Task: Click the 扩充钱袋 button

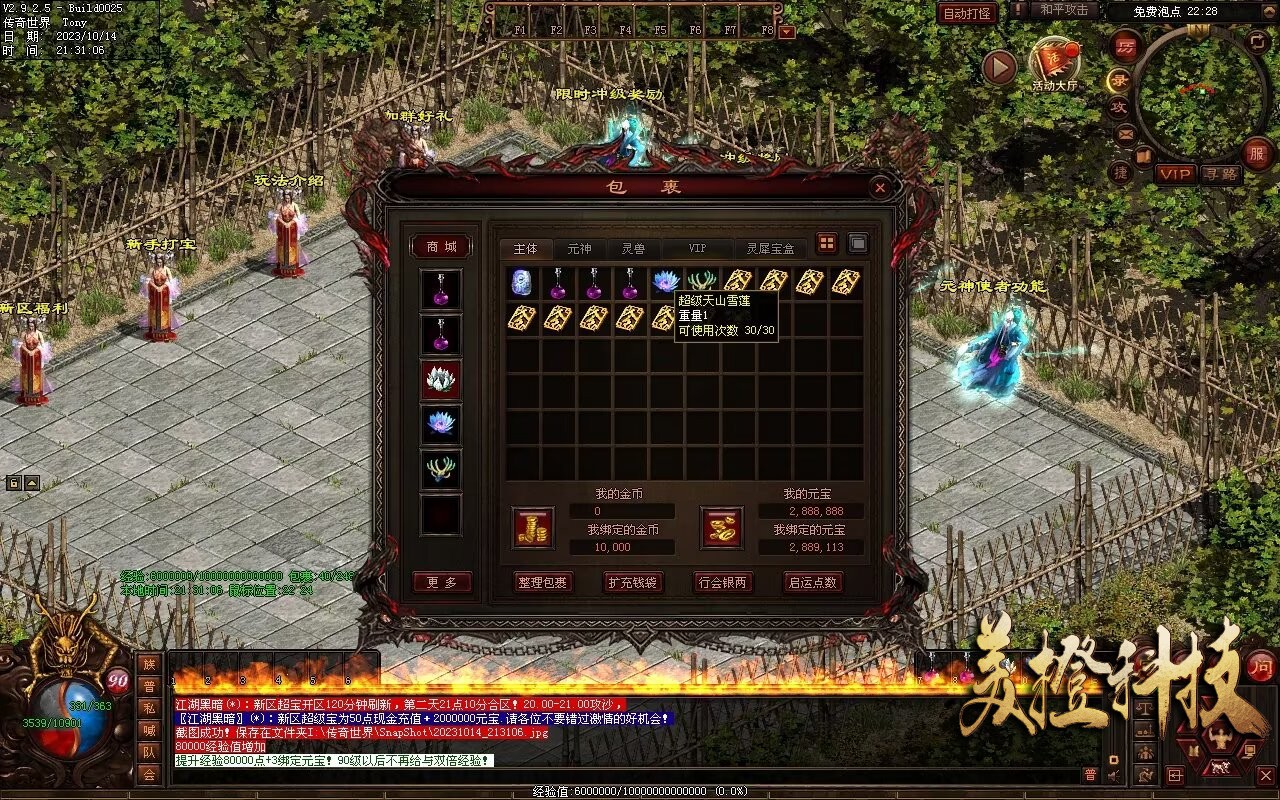Action: click(x=632, y=582)
